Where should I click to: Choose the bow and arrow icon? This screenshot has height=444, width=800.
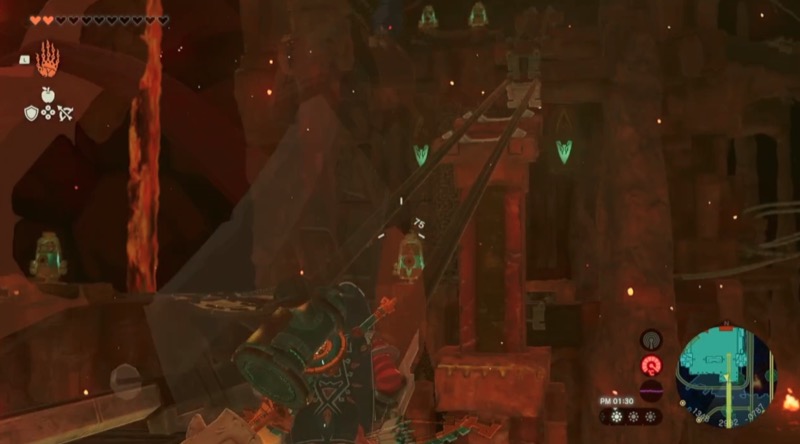[63, 113]
